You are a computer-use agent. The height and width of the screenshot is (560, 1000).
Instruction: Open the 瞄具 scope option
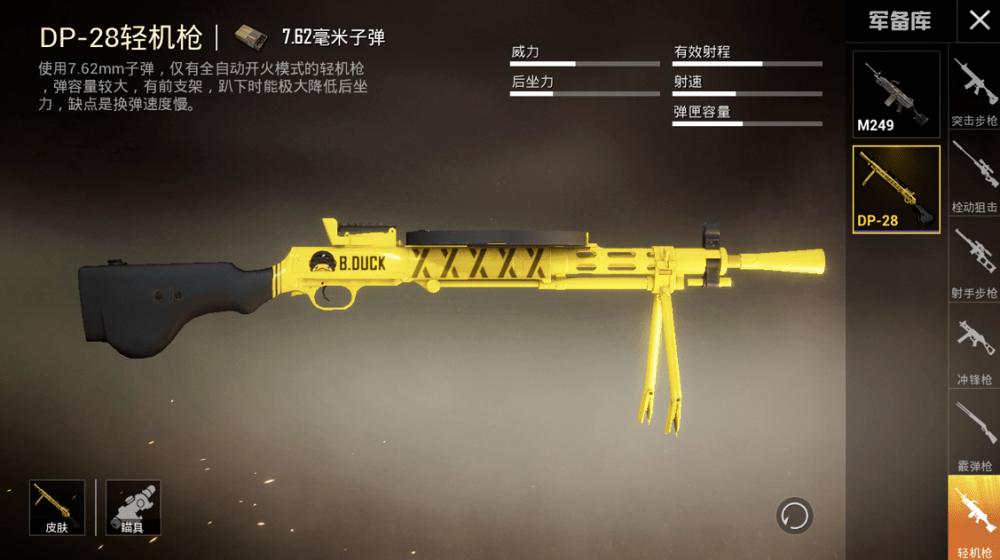point(133,506)
